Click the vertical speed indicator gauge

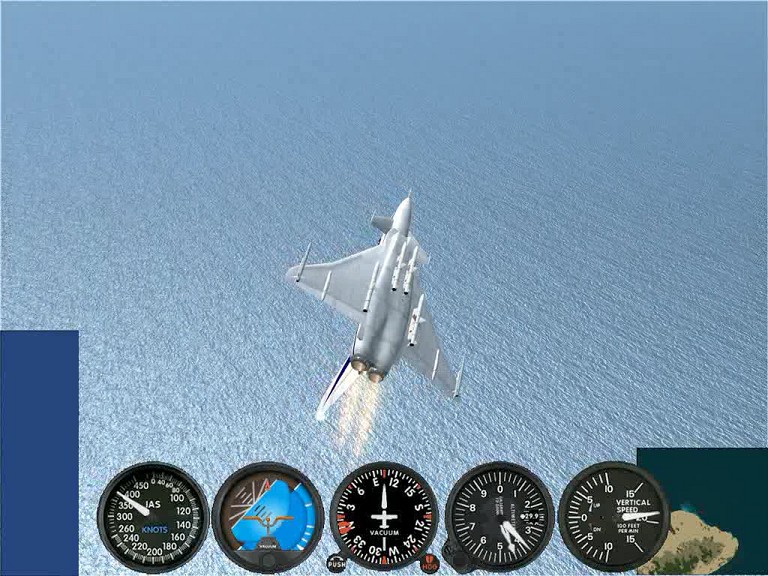612,516
